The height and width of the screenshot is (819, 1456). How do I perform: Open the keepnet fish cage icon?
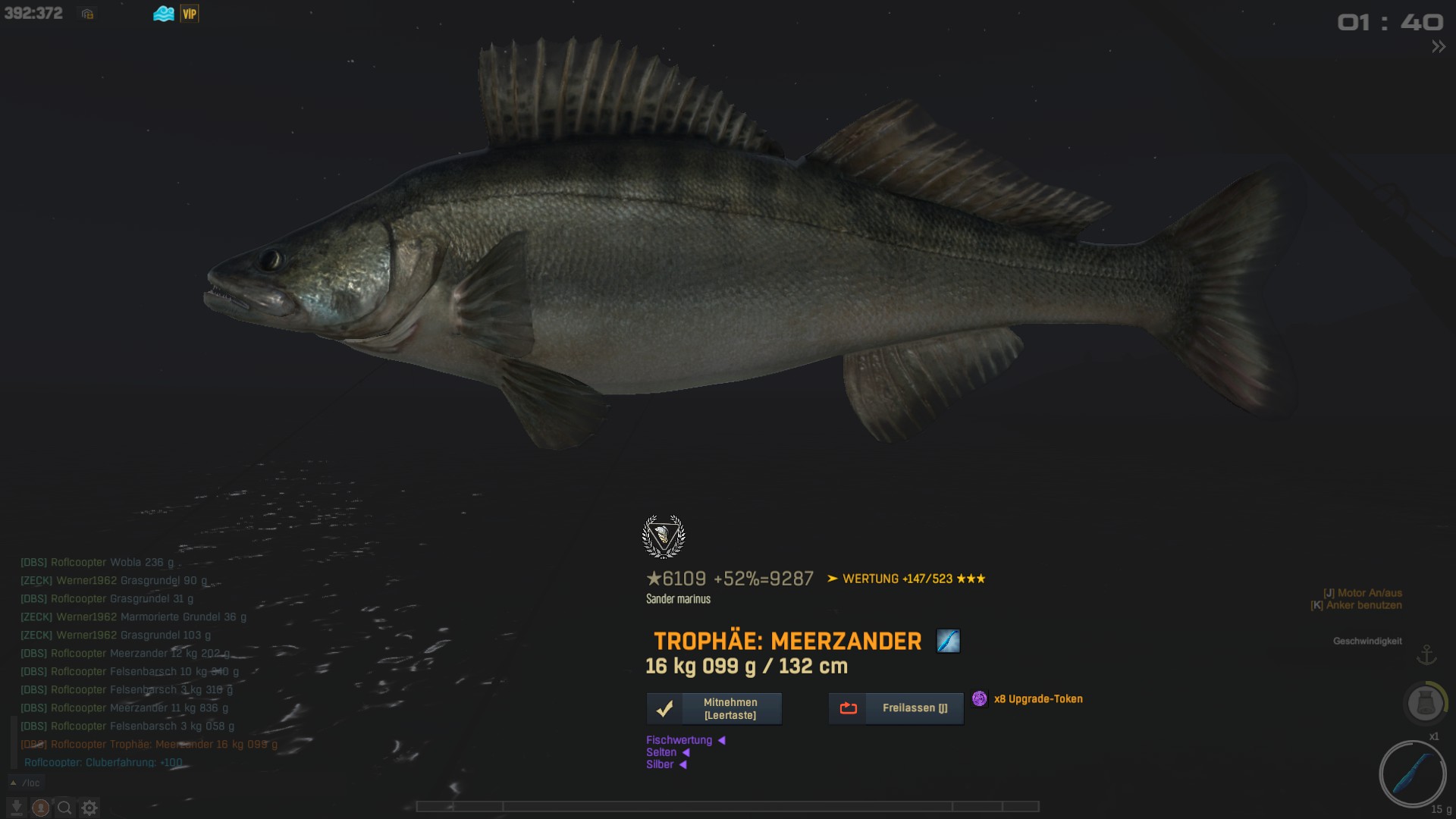point(1424,703)
